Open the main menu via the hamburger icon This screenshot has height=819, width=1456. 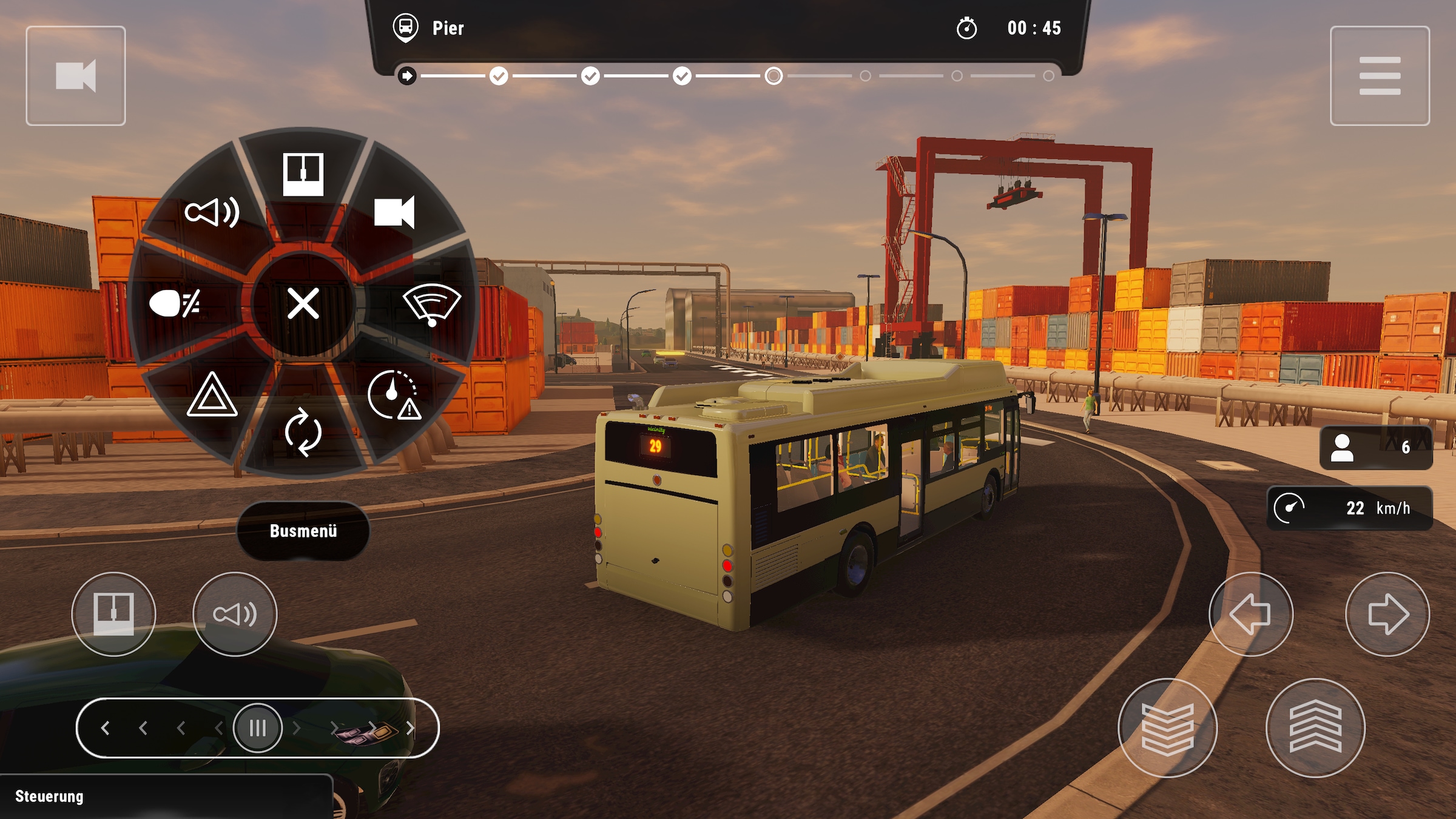coord(1379,75)
